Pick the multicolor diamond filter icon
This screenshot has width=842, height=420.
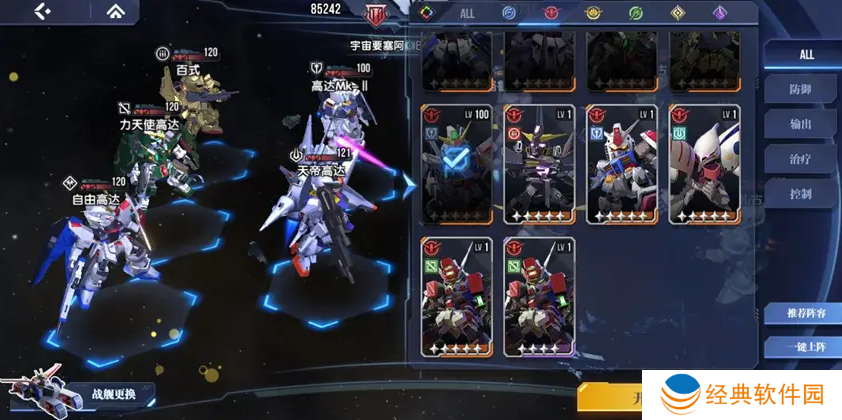425,14
